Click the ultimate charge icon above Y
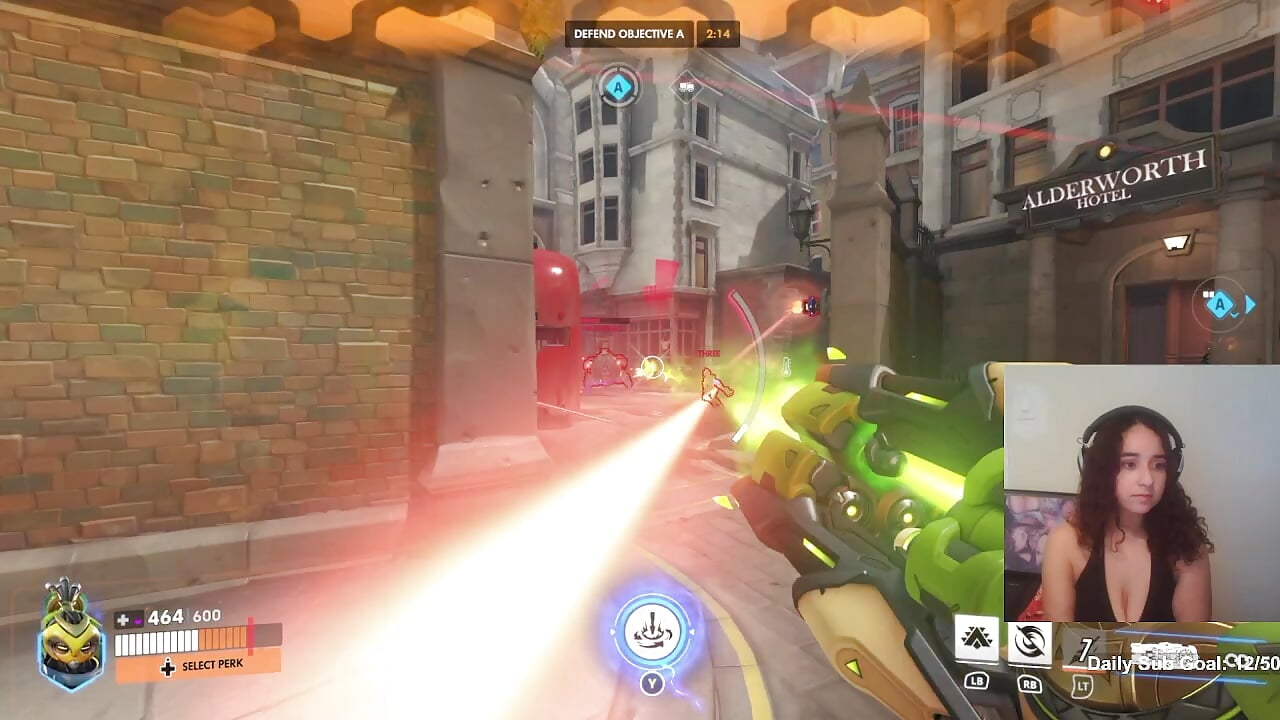 pos(651,630)
